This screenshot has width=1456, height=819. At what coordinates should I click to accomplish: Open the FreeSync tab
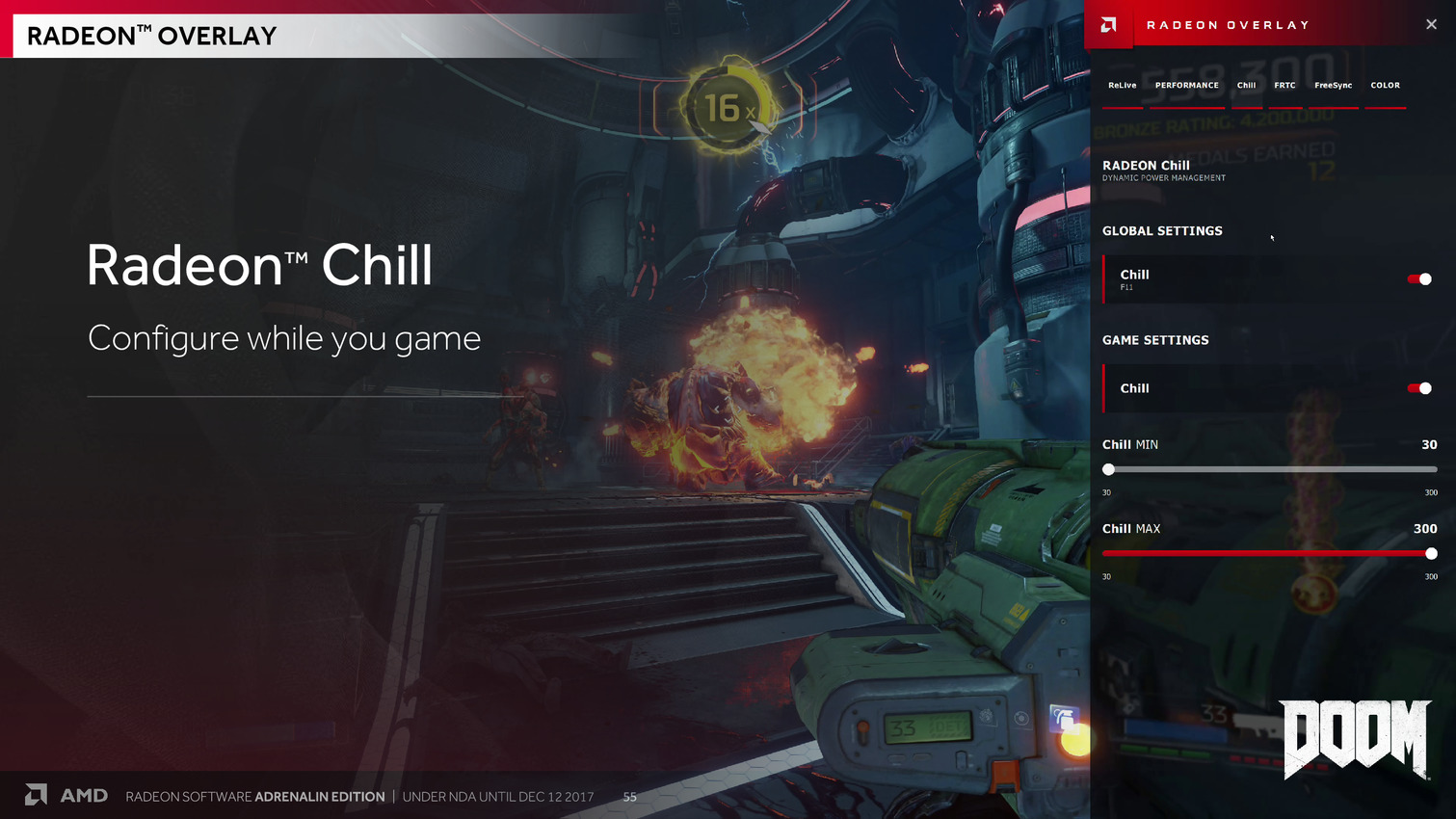tap(1333, 86)
